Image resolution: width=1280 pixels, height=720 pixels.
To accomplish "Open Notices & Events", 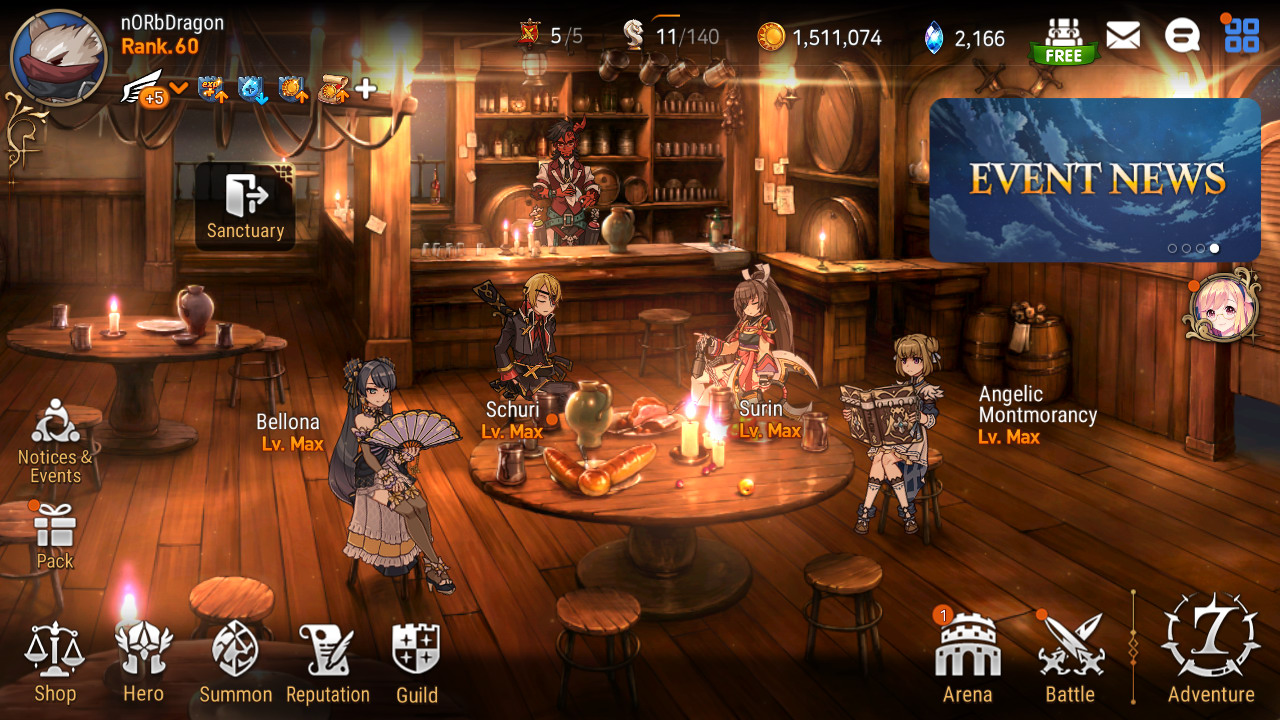I will coord(55,440).
